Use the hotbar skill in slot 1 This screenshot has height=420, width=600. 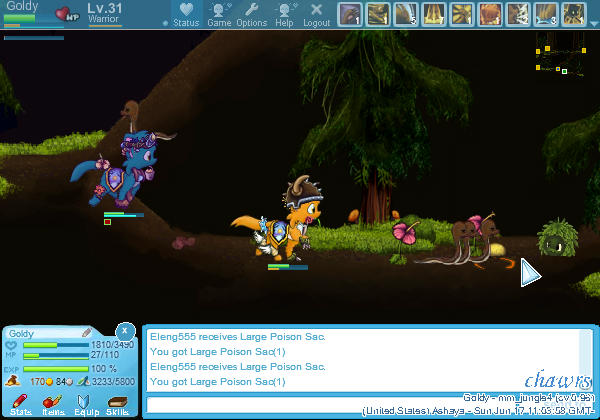(350, 15)
